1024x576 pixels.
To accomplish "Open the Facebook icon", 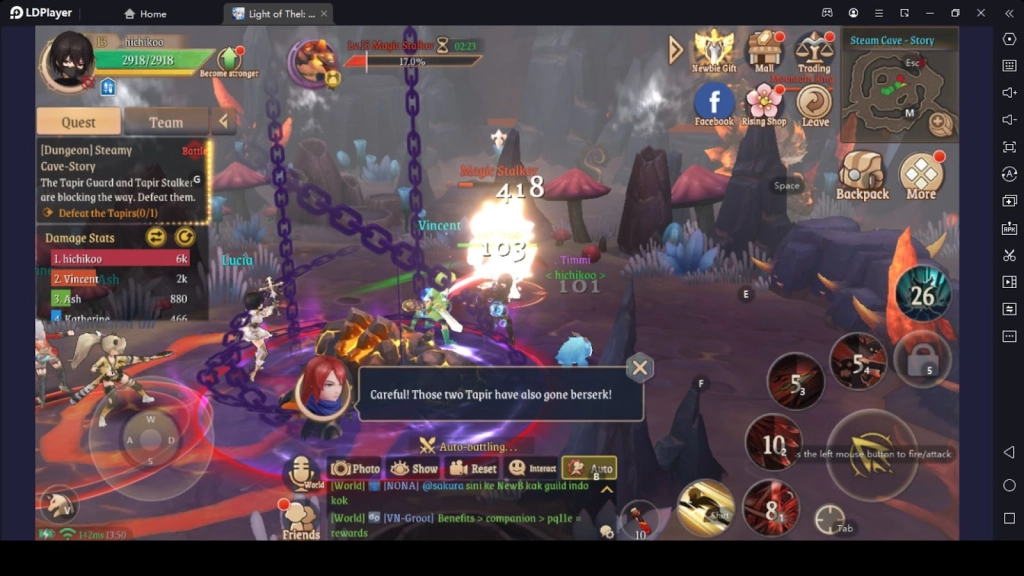I will pos(714,103).
